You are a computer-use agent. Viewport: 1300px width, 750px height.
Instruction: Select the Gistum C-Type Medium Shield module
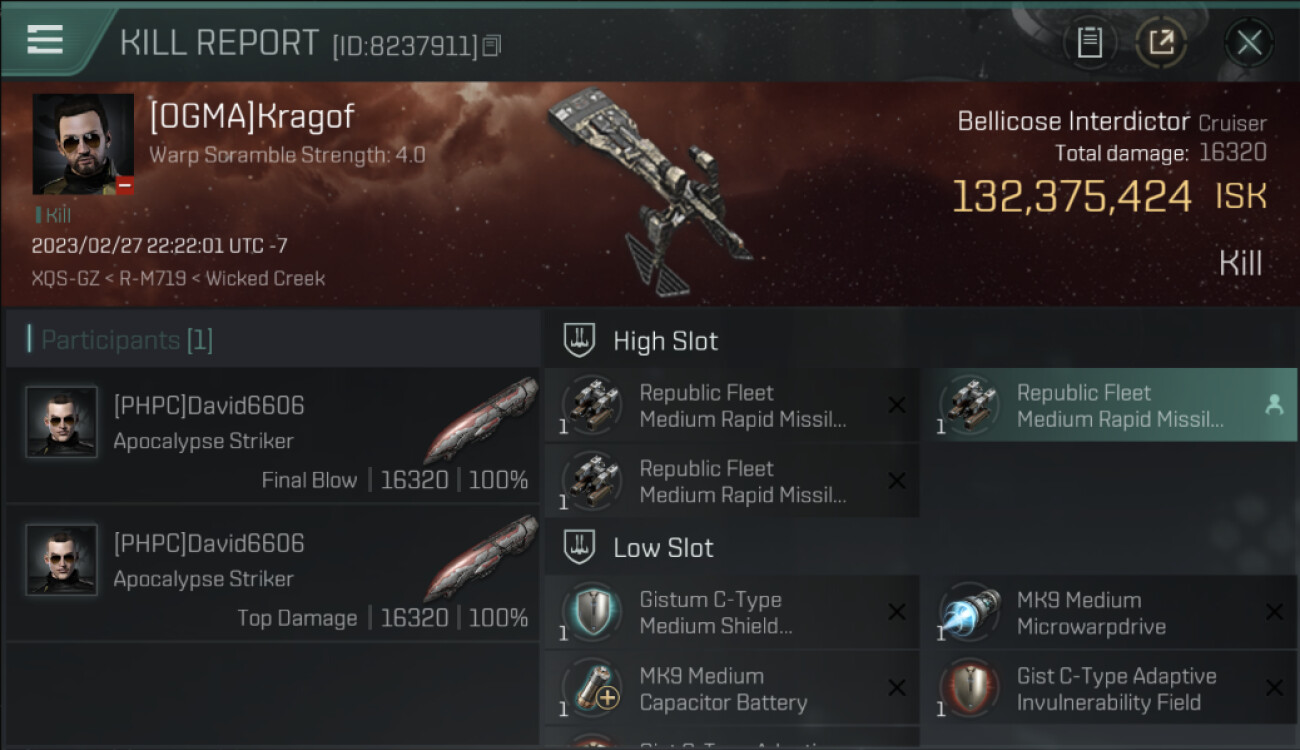coord(731,612)
